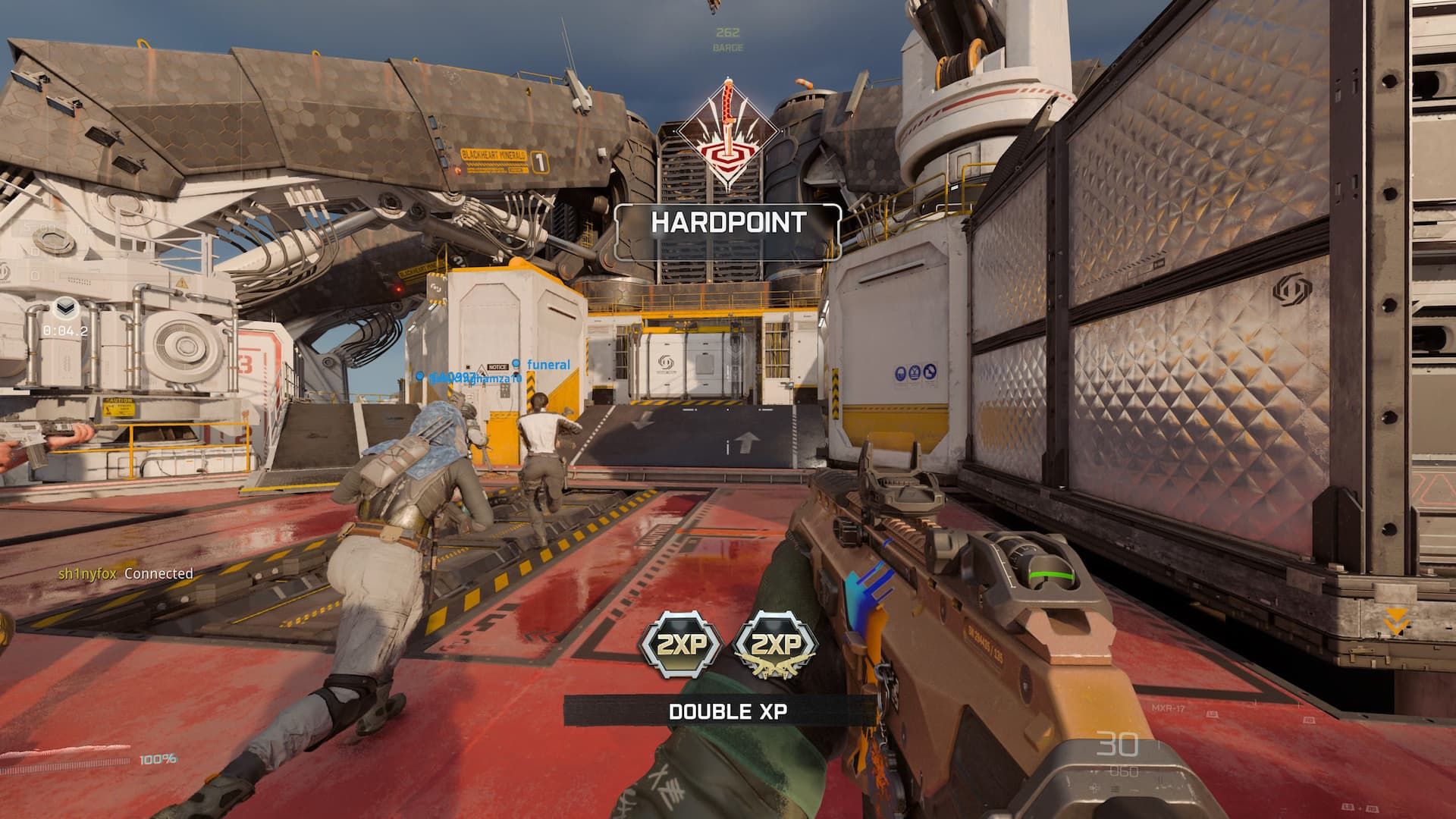Select hamza10's teammate marker dot

point(419,378)
